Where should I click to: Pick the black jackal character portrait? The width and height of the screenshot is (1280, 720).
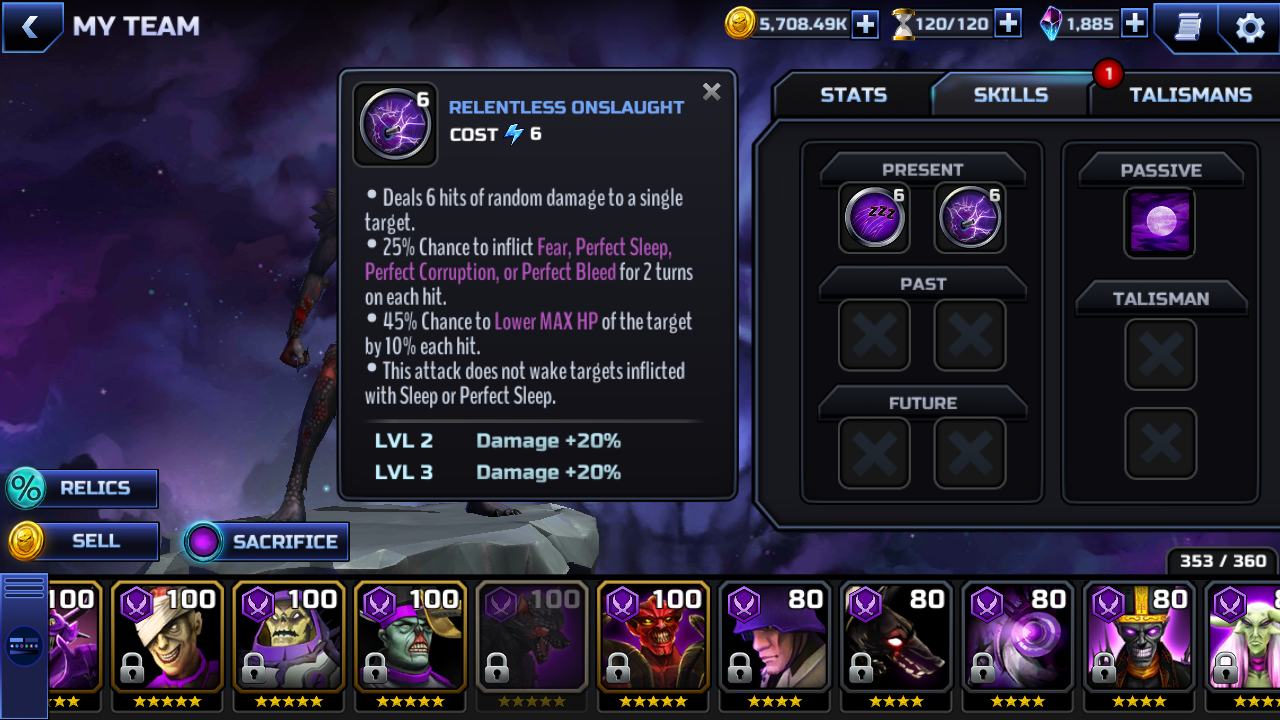(x=897, y=636)
